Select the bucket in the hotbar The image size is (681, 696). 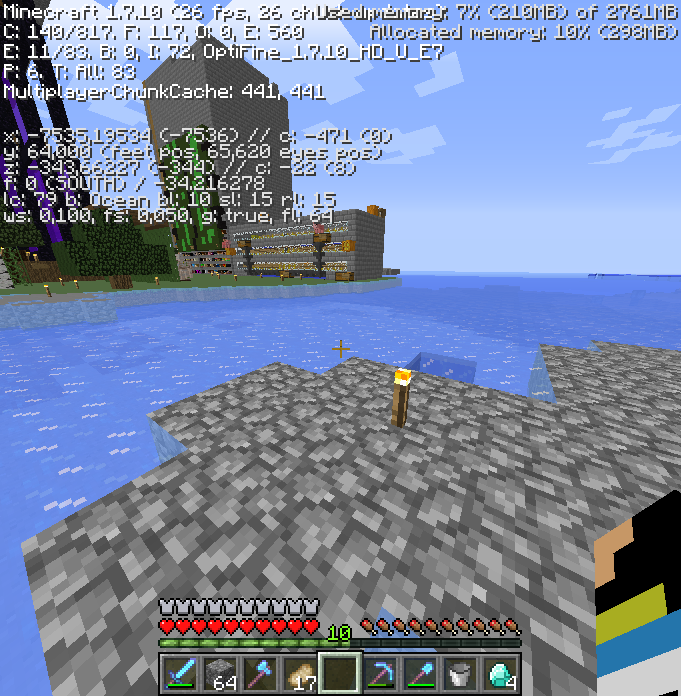tap(461, 672)
